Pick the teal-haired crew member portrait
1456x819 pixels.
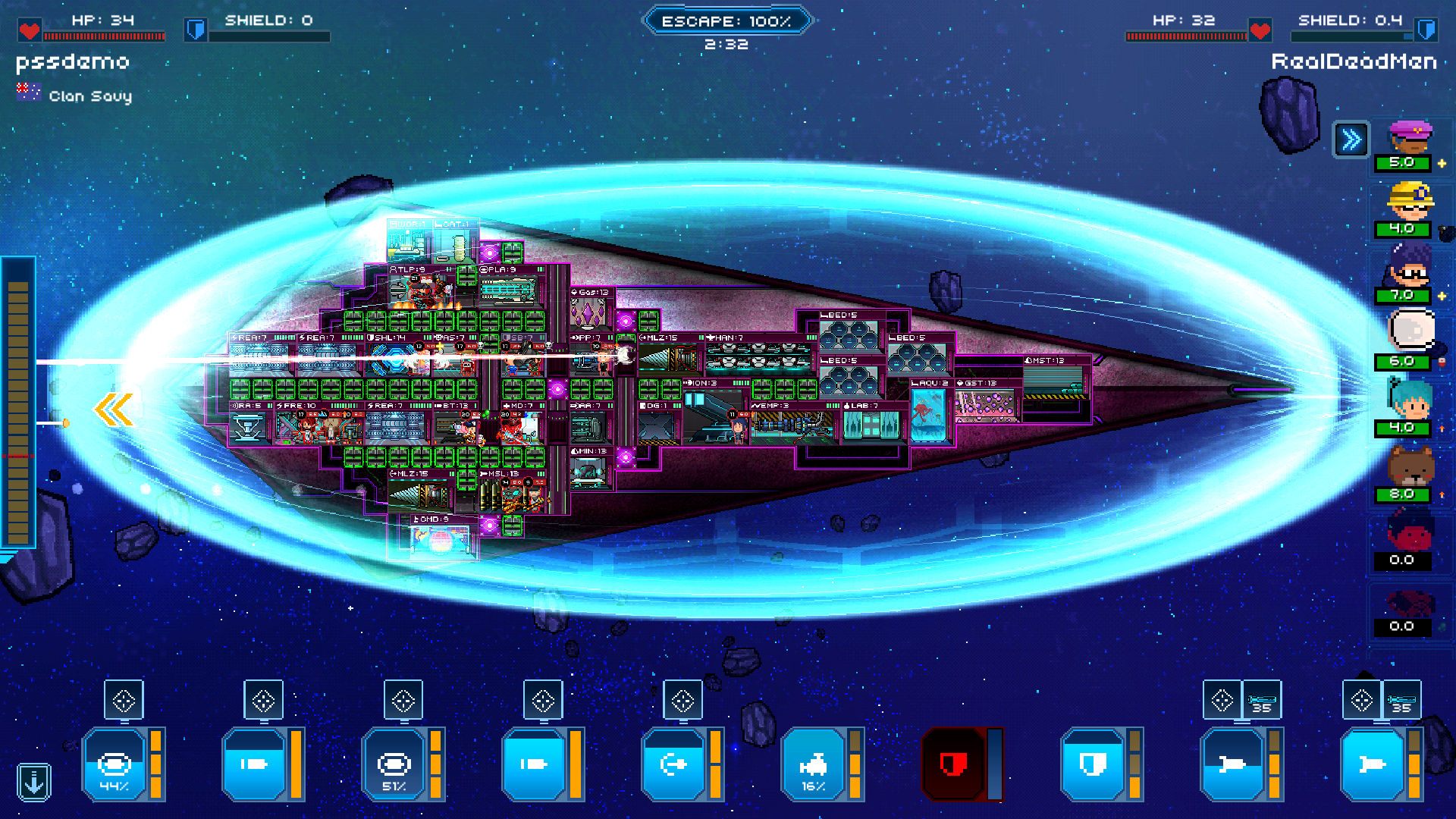1409,400
